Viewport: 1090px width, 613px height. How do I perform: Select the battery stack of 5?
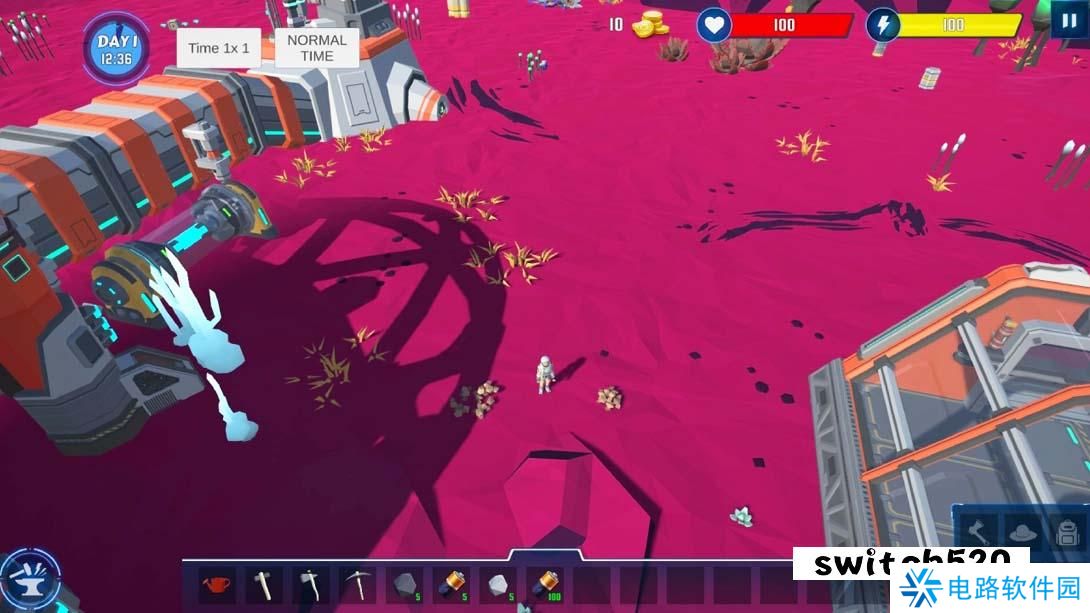(x=451, y=584)
